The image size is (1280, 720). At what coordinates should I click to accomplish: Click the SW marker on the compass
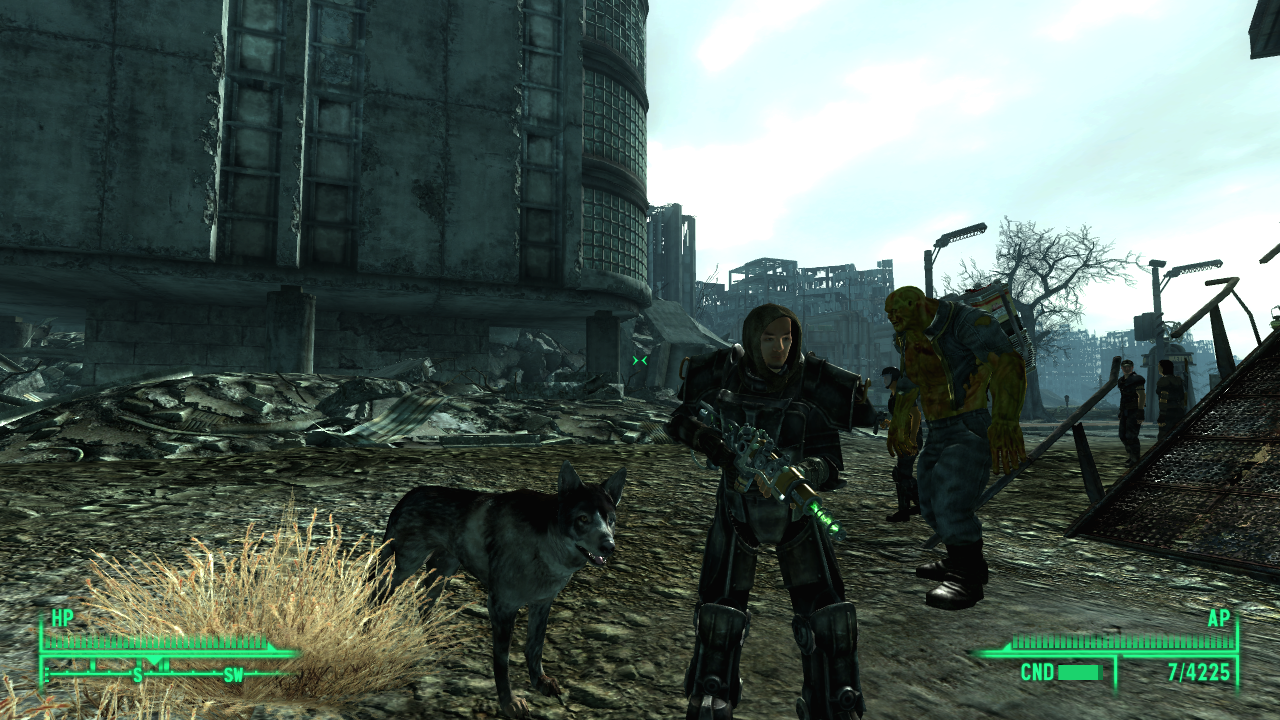(234, 674)
